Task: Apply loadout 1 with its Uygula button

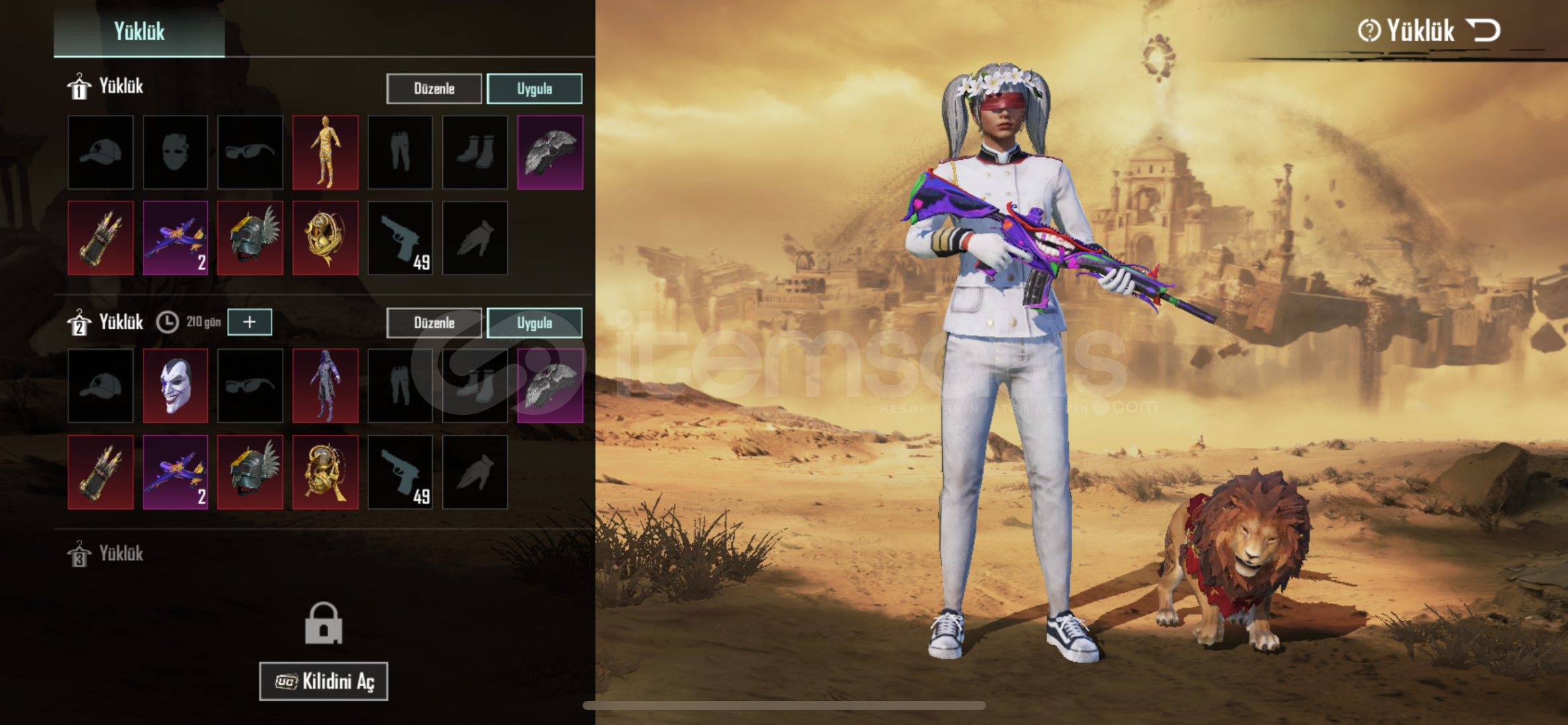Action: pyautogui.click(x=534, y=89)
